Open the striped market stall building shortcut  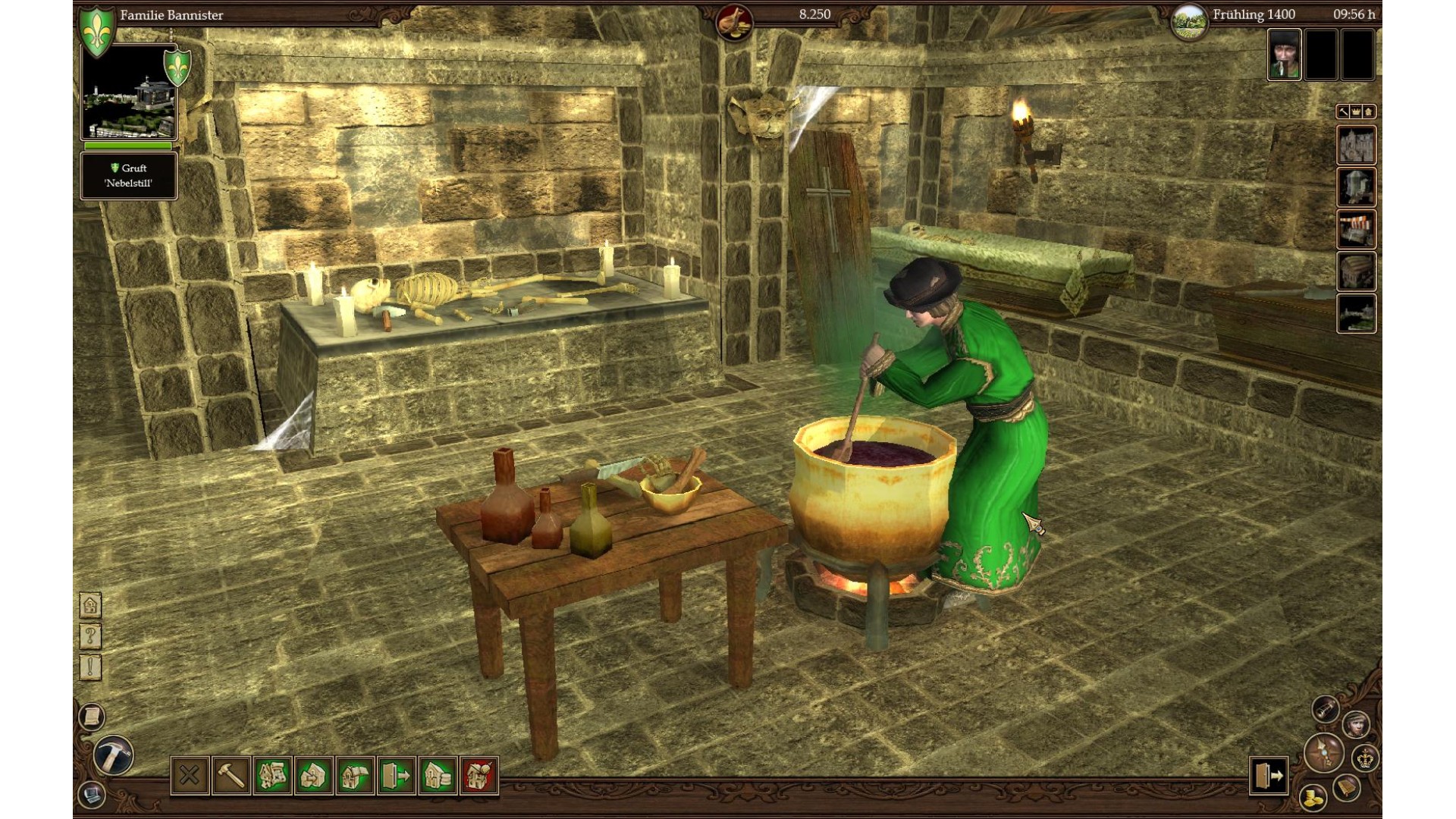click(x=1356, y=230)
